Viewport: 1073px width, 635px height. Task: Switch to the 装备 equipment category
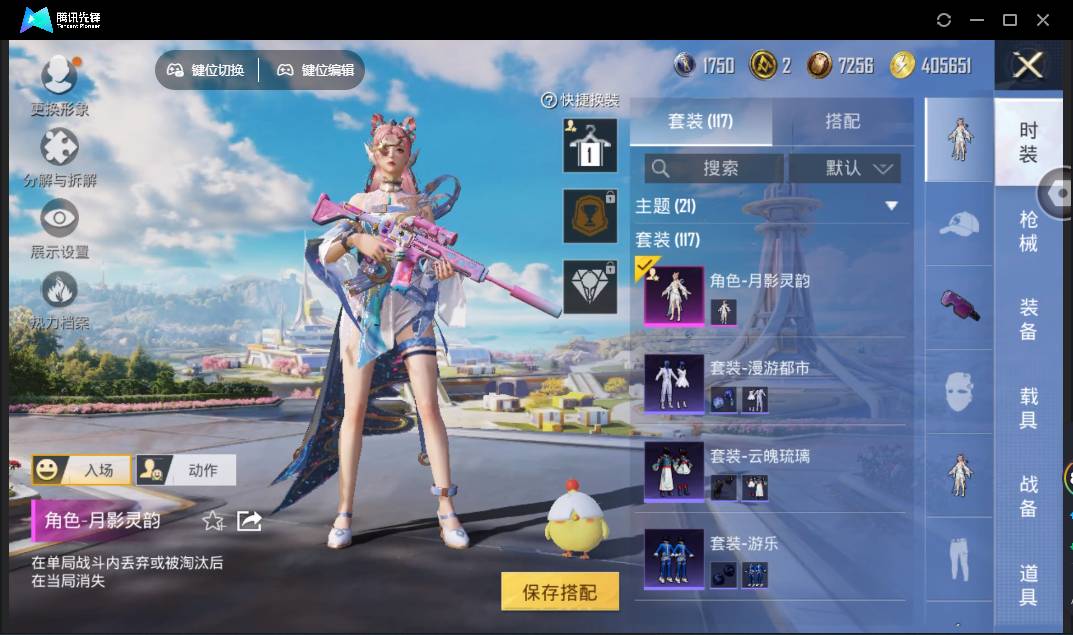[x=1028, y=319]
